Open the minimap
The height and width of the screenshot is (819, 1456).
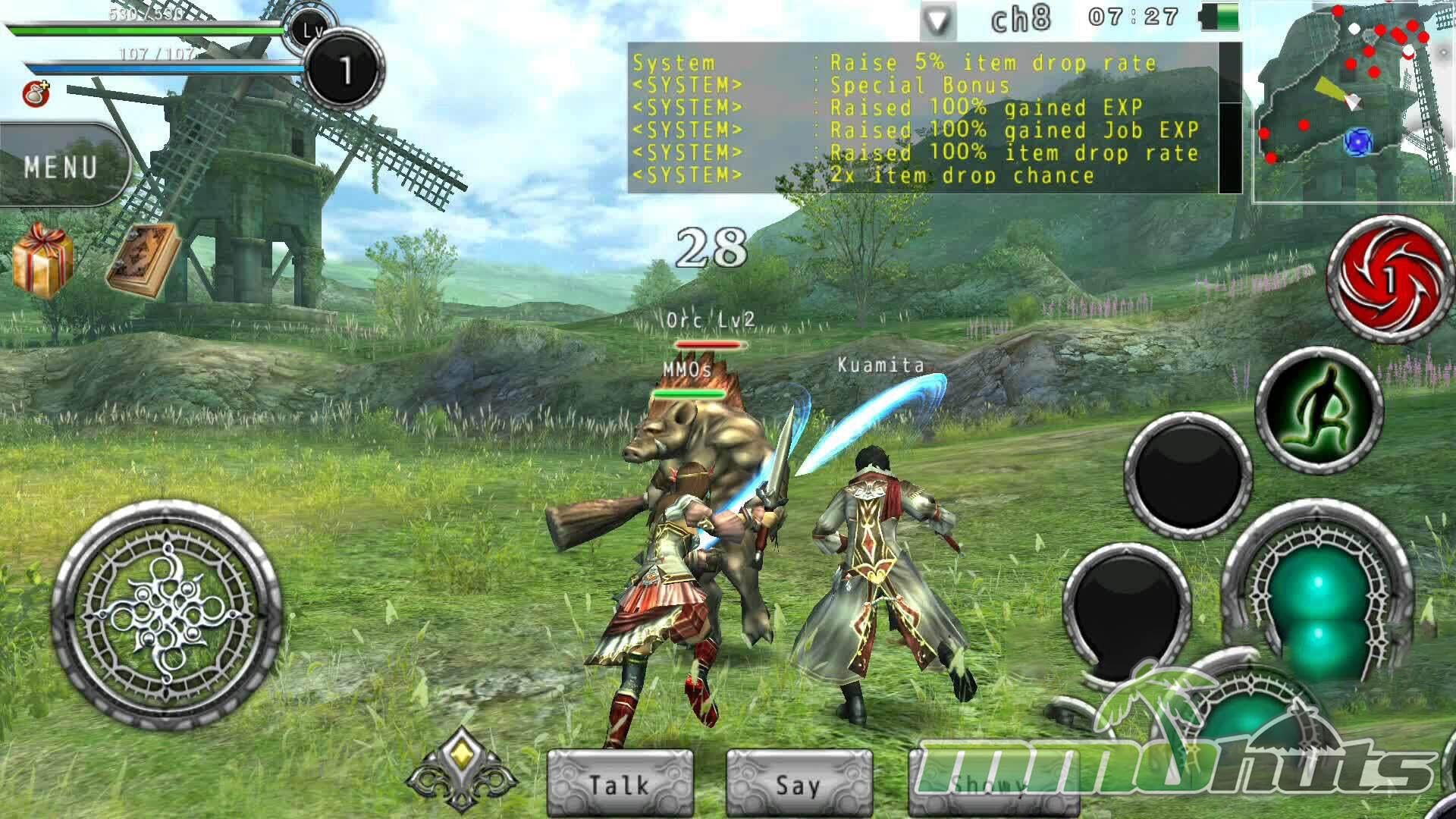coord(1354,102)
